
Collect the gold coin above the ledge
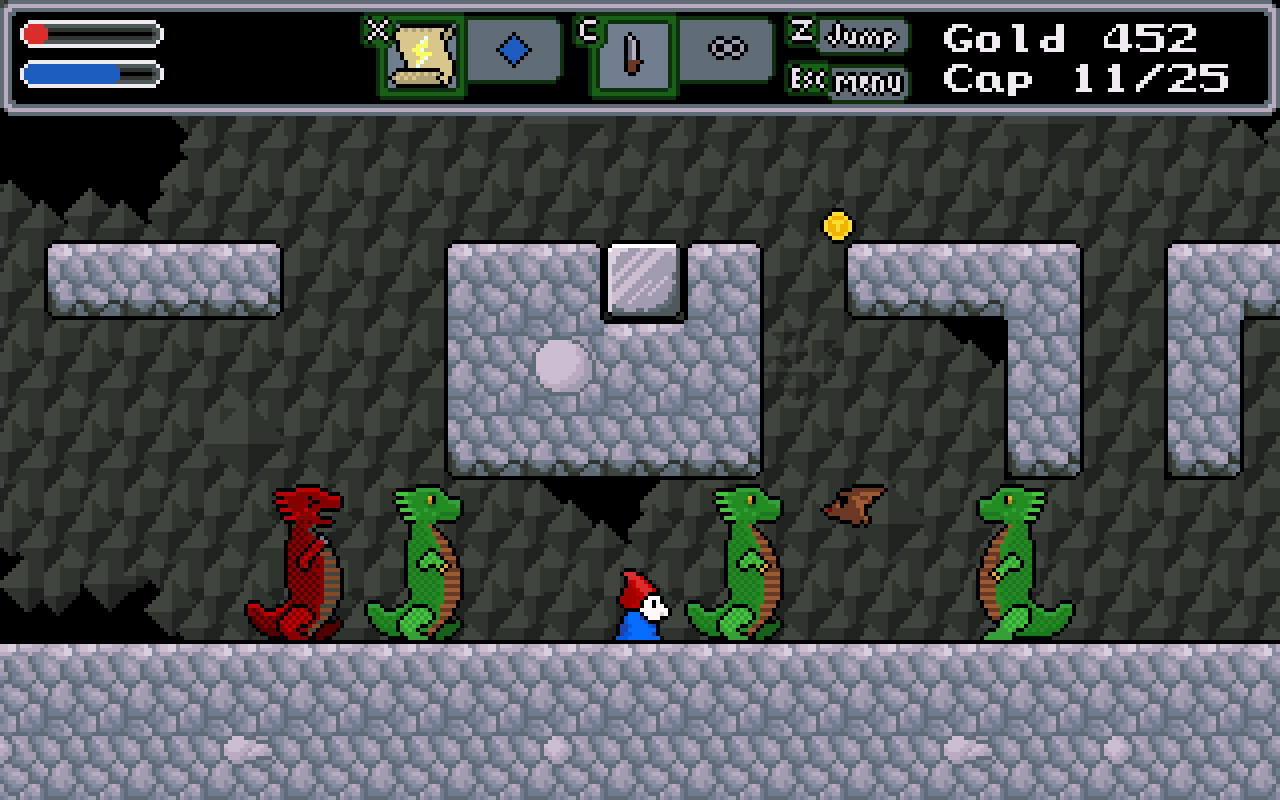(835, 226)
